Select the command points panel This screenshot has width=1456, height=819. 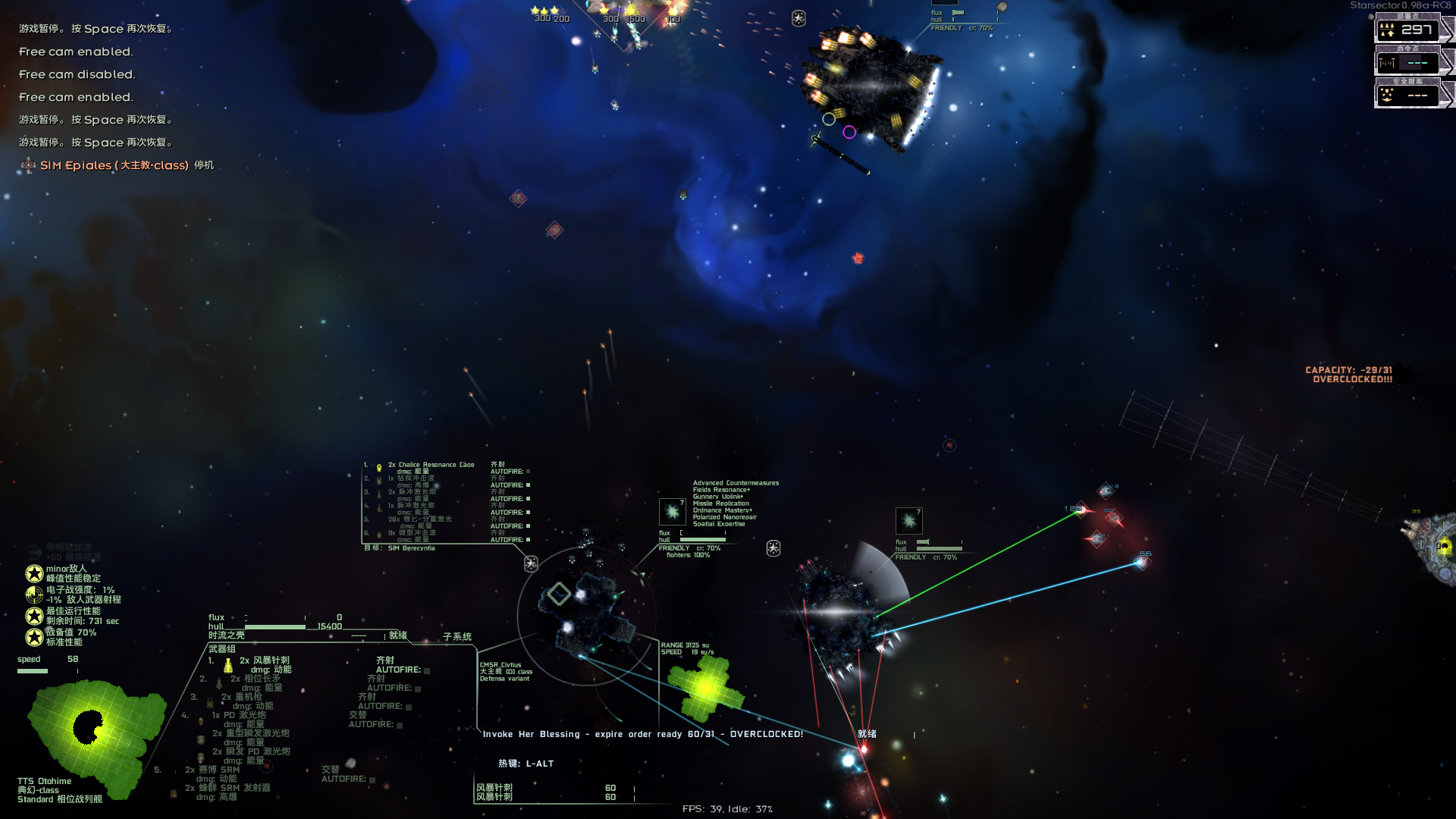pyautogui.click(x=1408, y=63)
